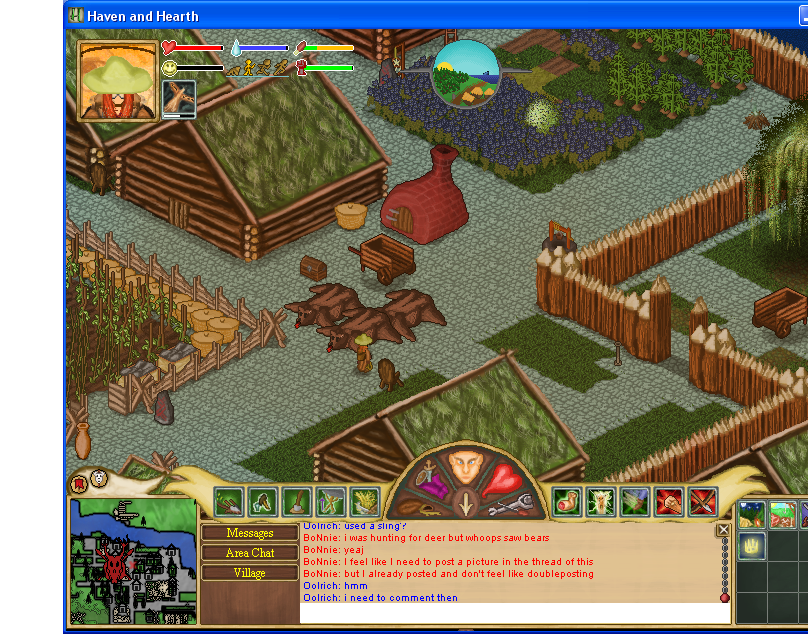This screenshot has height=634, width=808.
Task: Select the red crossed swords hotbar slot
Action: point(703,501)
